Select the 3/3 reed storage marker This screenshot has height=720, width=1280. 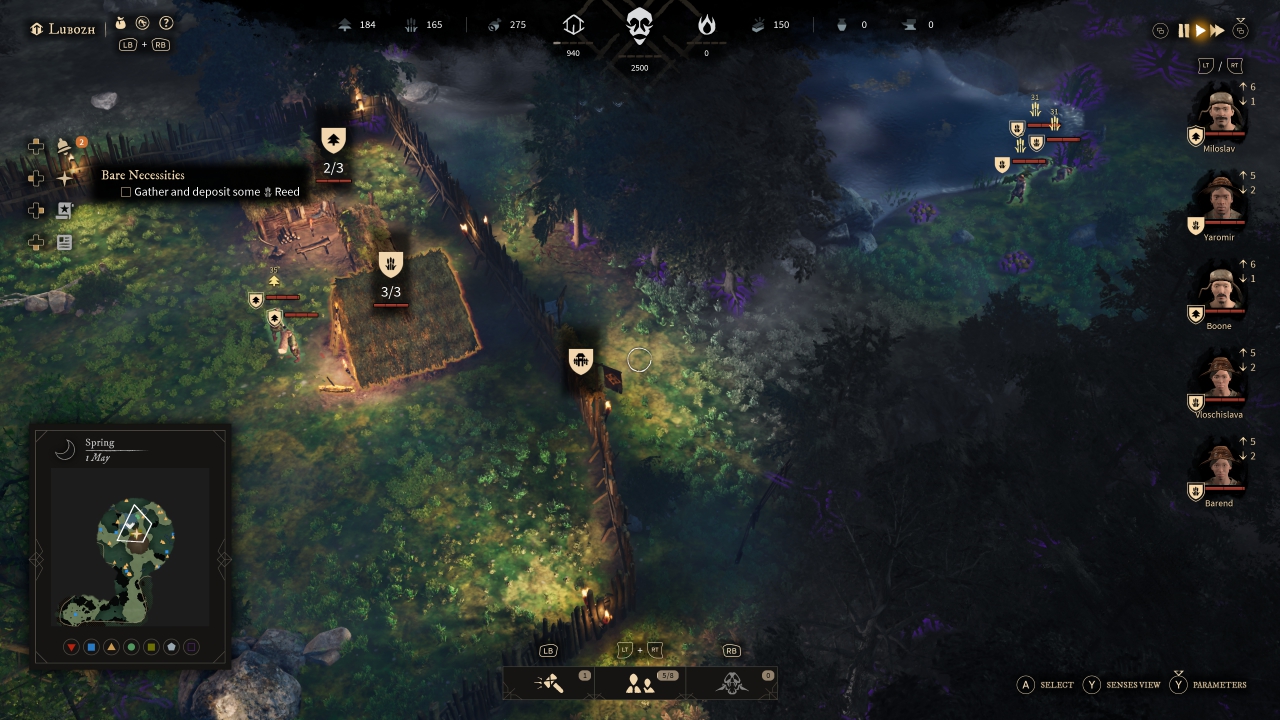(391, 265)
